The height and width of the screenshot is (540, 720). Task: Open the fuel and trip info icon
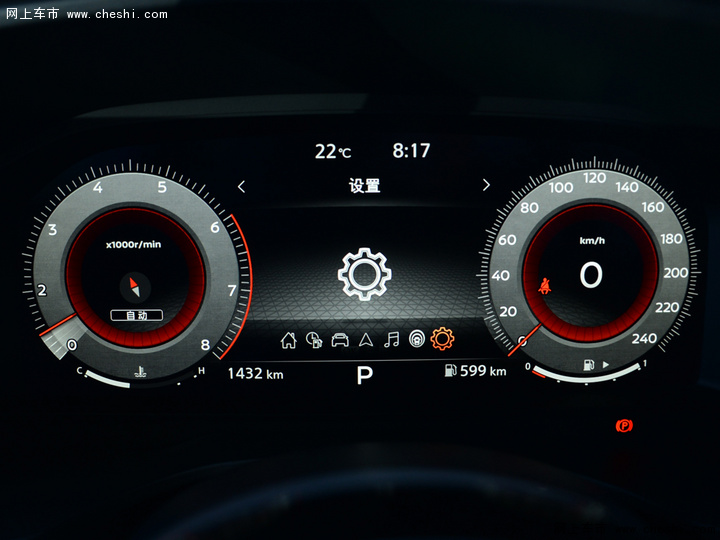(x=314, y=340)
